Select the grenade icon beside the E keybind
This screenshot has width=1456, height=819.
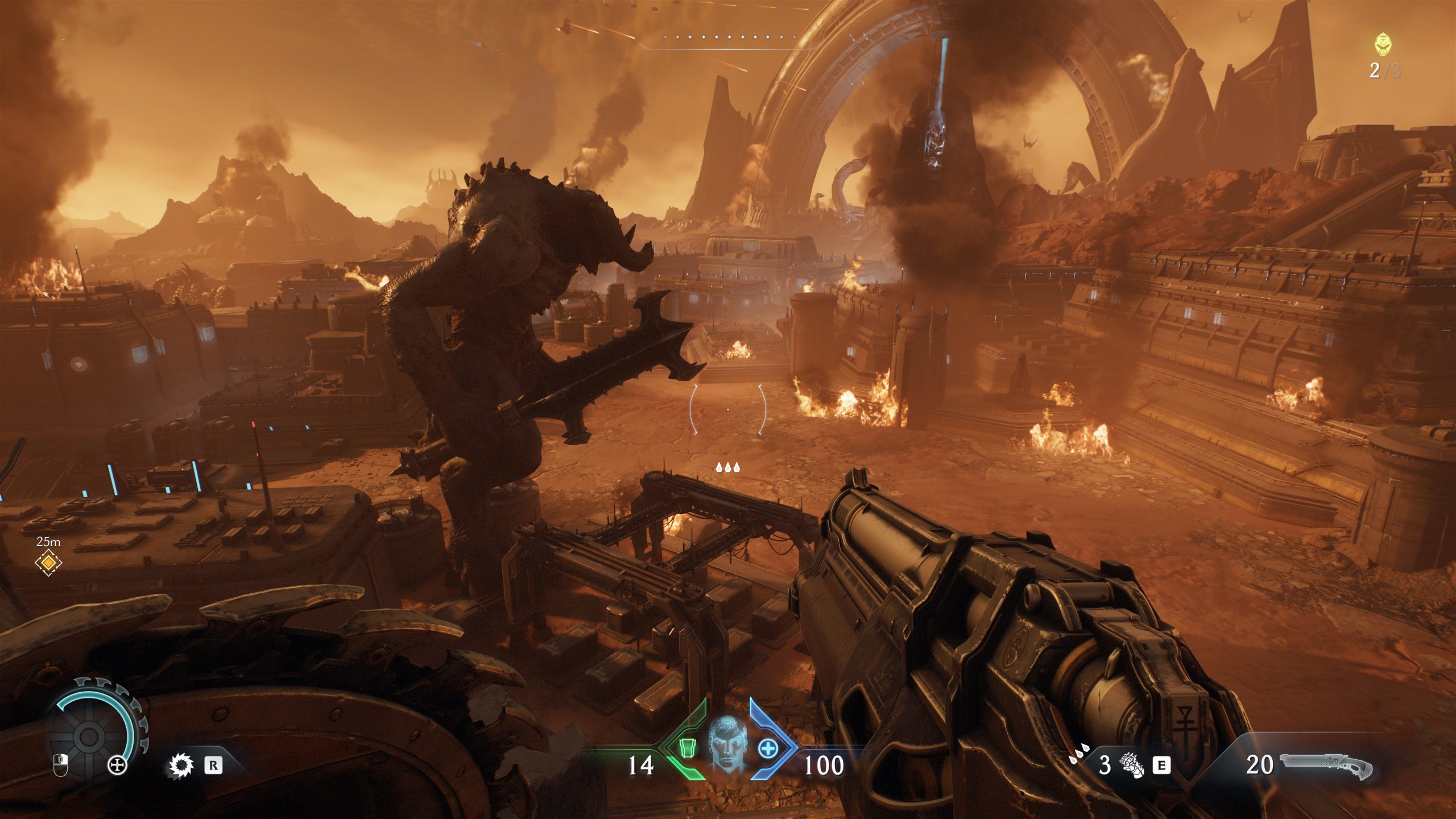pos(1132,765)
